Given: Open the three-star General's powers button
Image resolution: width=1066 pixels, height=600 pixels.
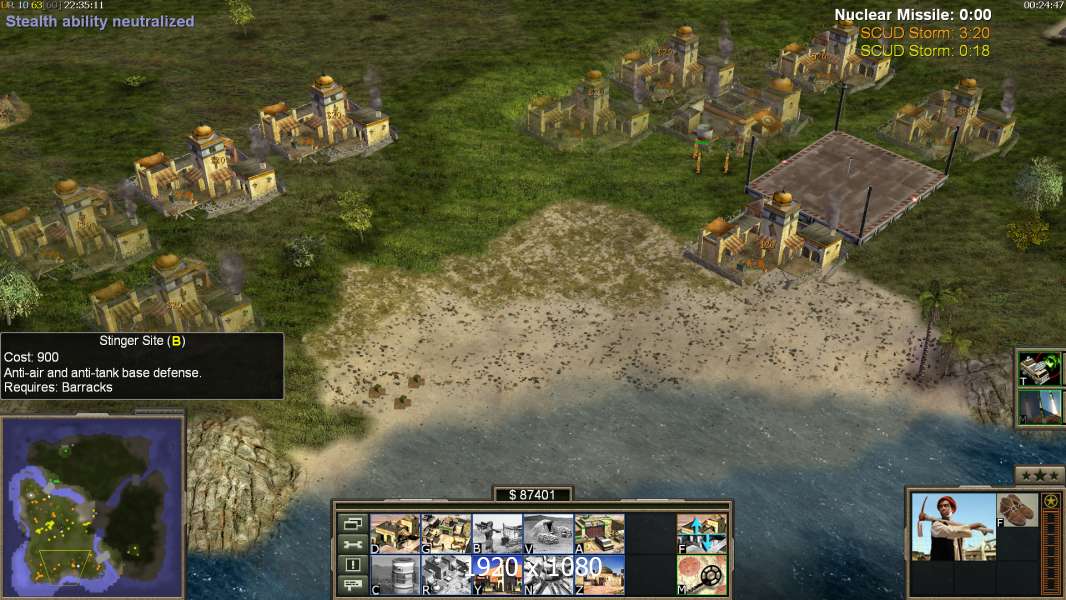Looking at the screenshot, I should point(1039,474).
